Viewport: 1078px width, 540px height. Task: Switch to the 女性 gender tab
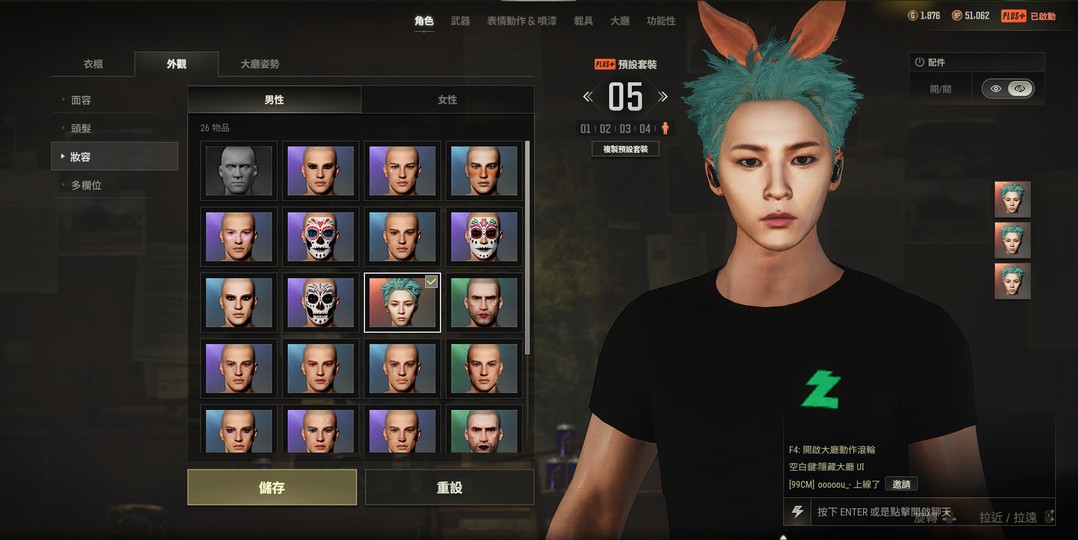[x=447, y=100]
